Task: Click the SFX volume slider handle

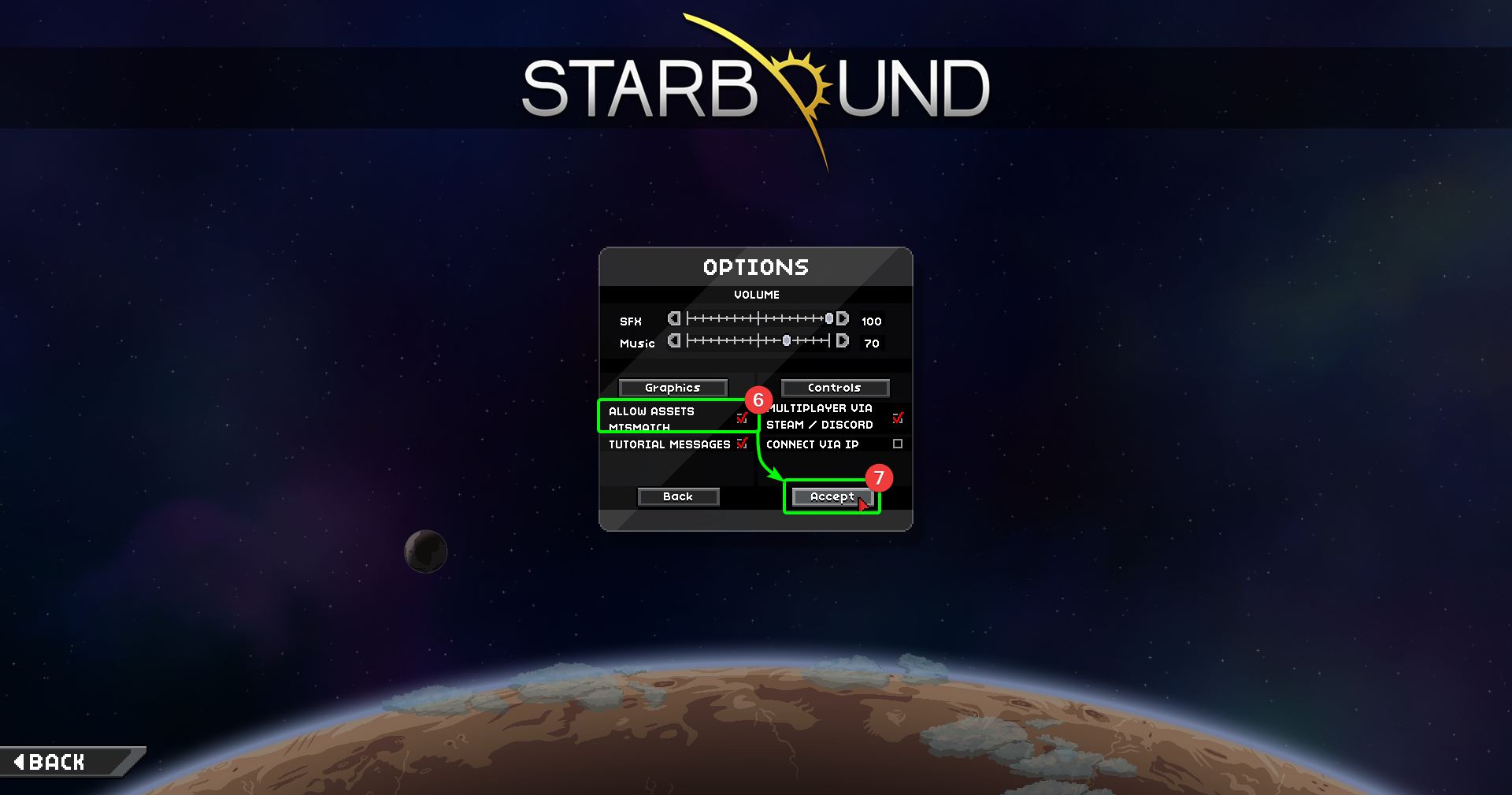Action: [x=829, y=318]
